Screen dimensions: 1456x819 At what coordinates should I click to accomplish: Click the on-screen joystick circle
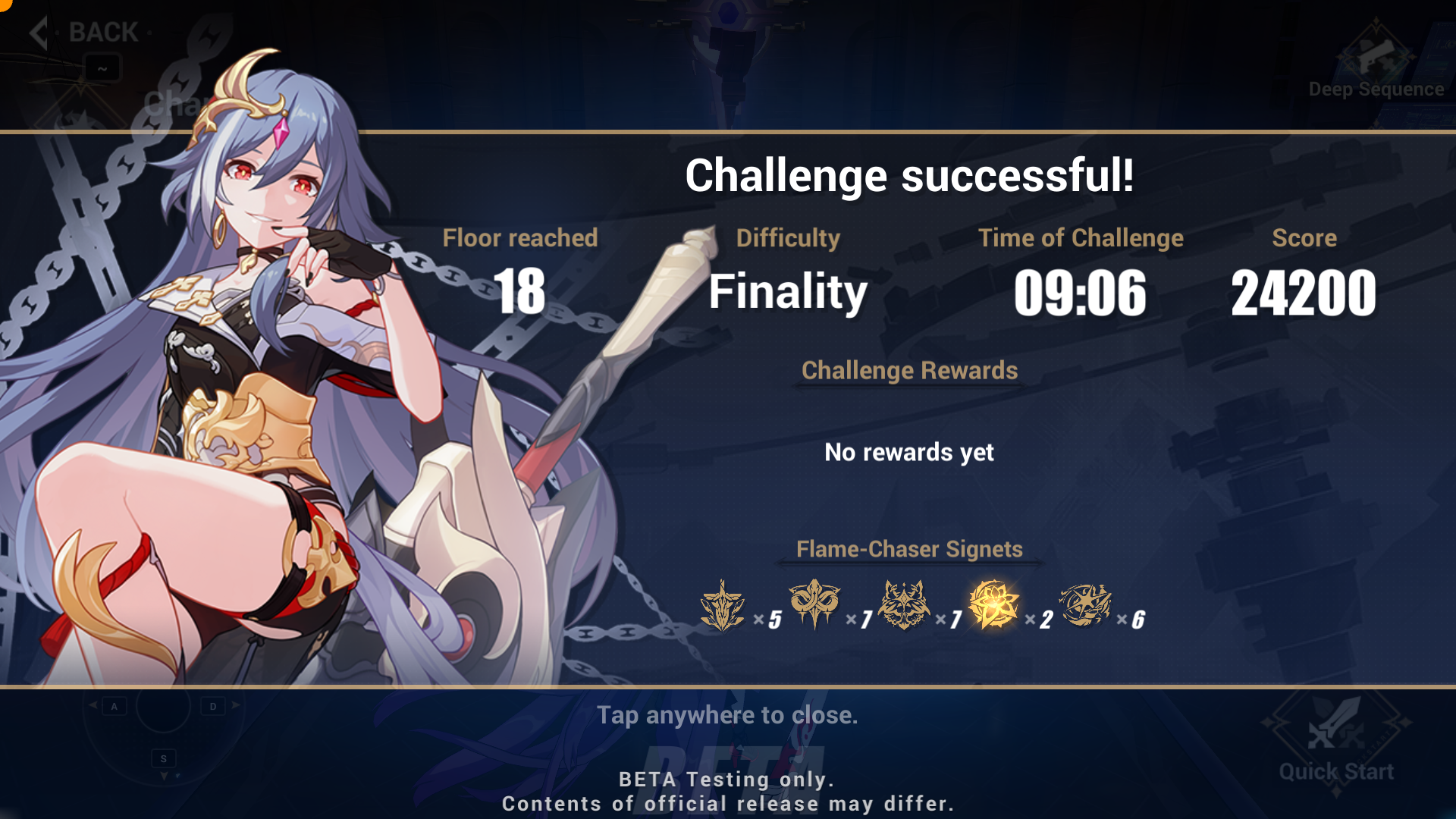[162, 706]
